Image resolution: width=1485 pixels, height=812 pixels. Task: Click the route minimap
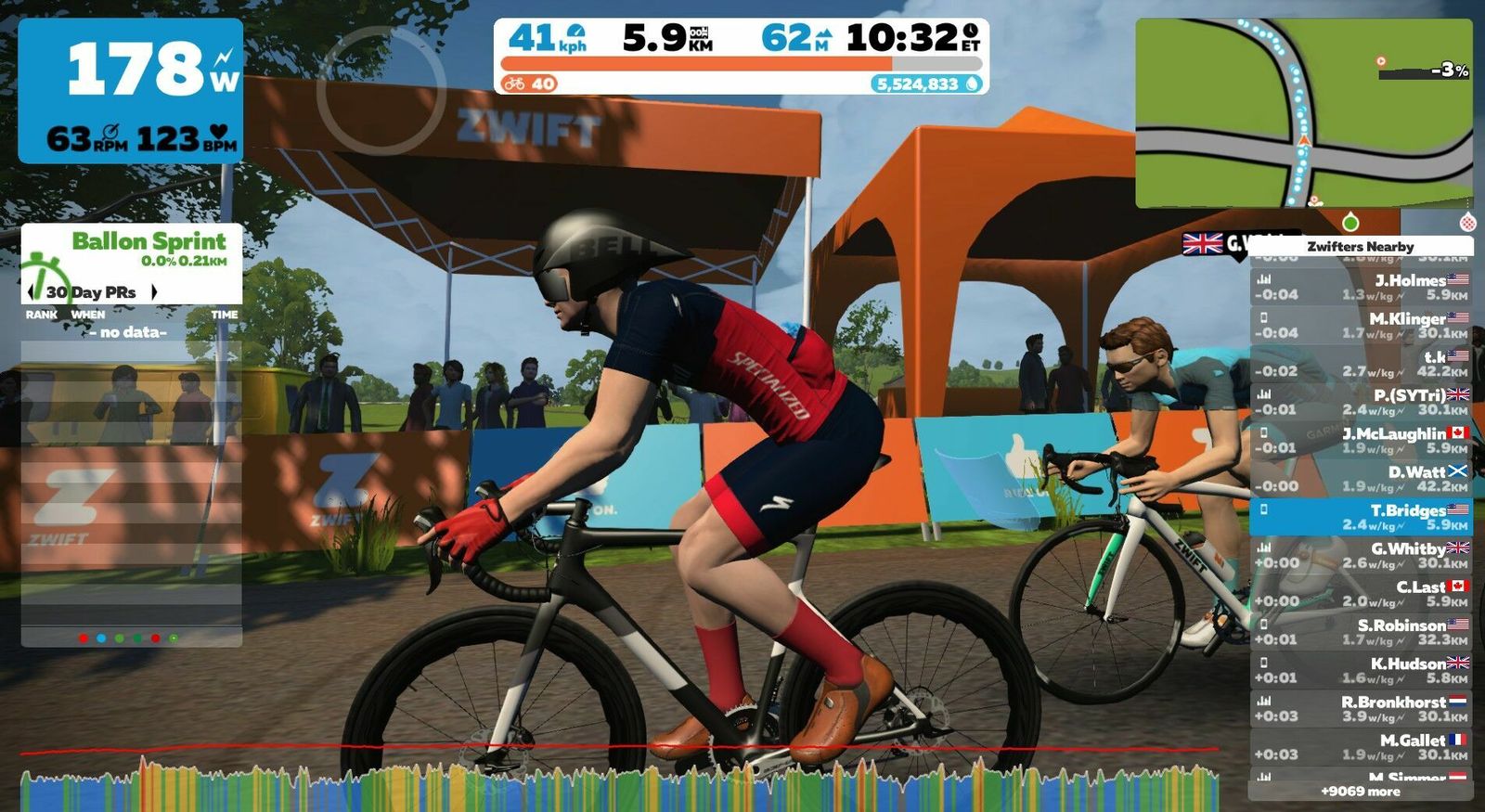click(1303, 113)
